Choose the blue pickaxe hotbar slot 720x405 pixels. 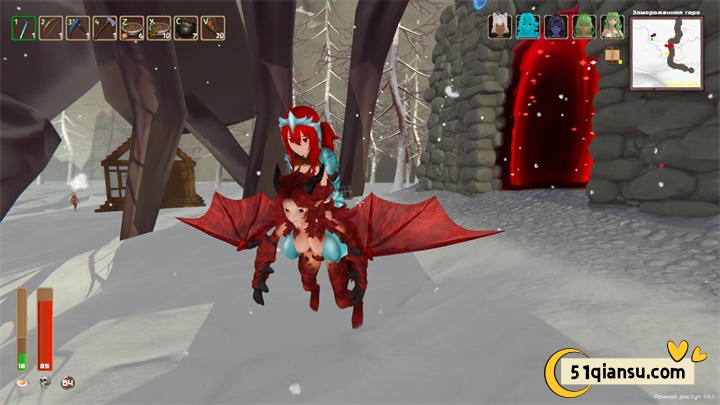click(77, 28)
